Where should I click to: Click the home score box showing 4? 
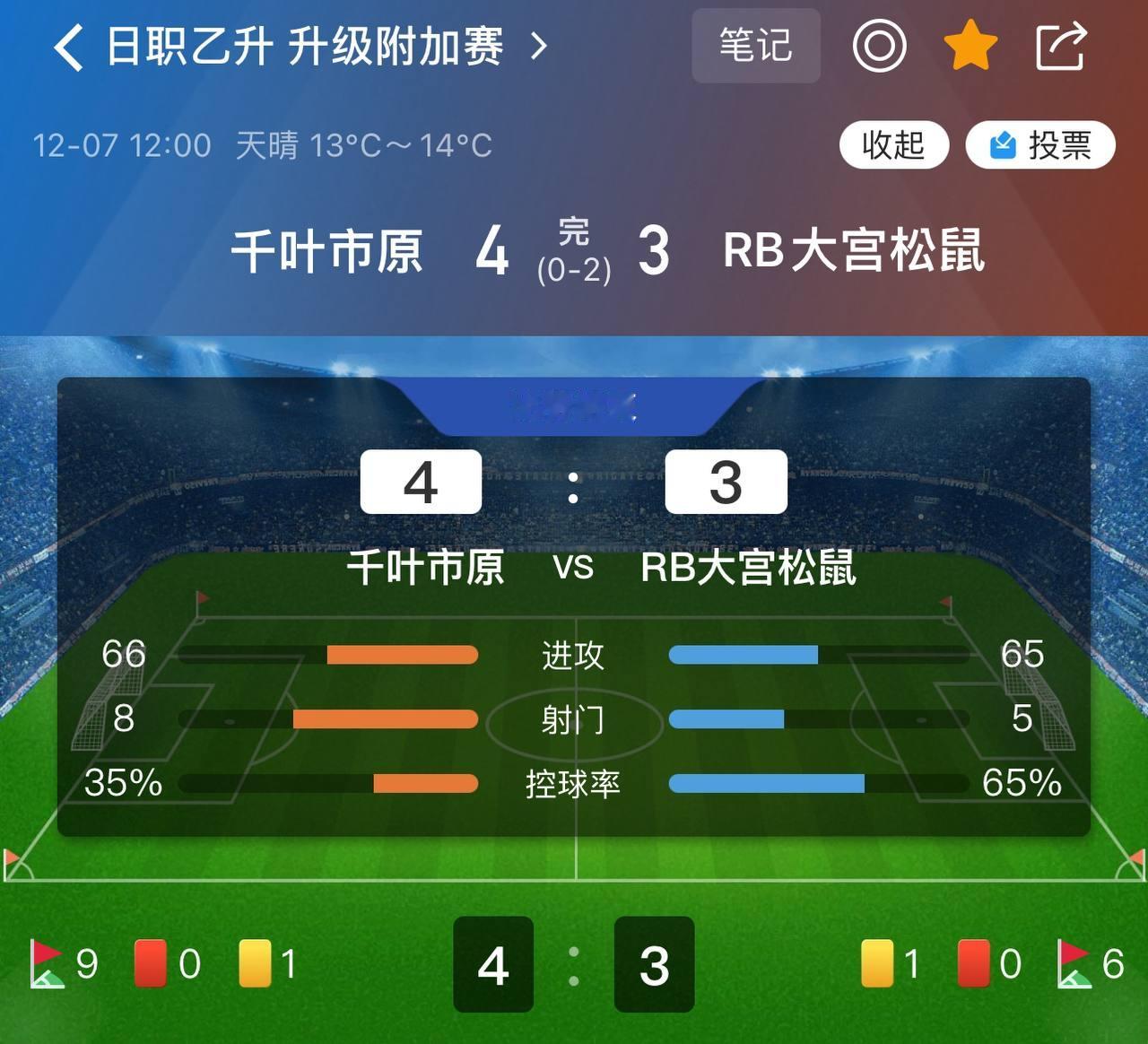(x=421, y=482)
